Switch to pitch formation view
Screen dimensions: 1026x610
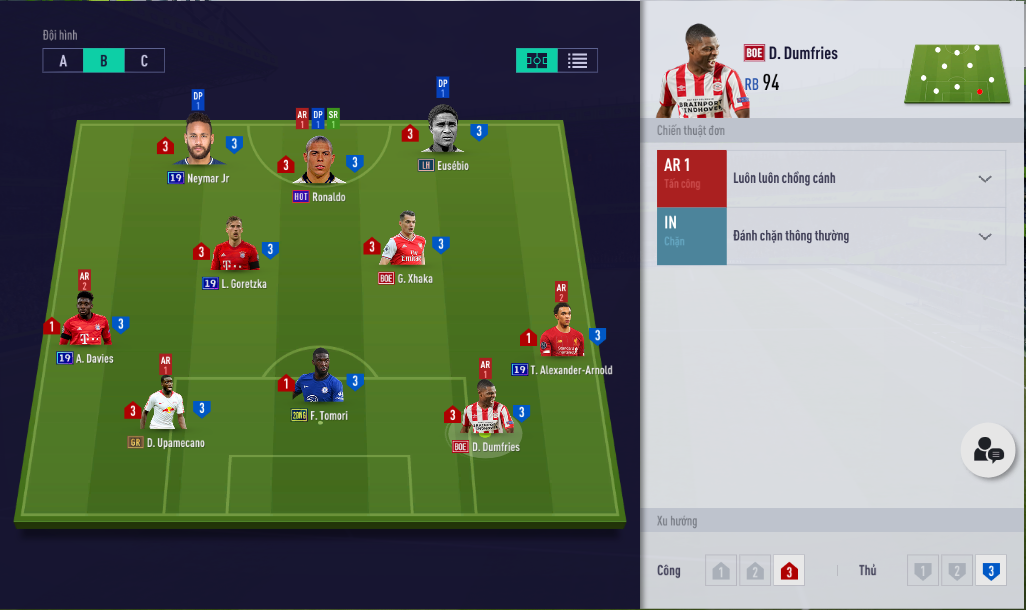(x=537, y=60)
